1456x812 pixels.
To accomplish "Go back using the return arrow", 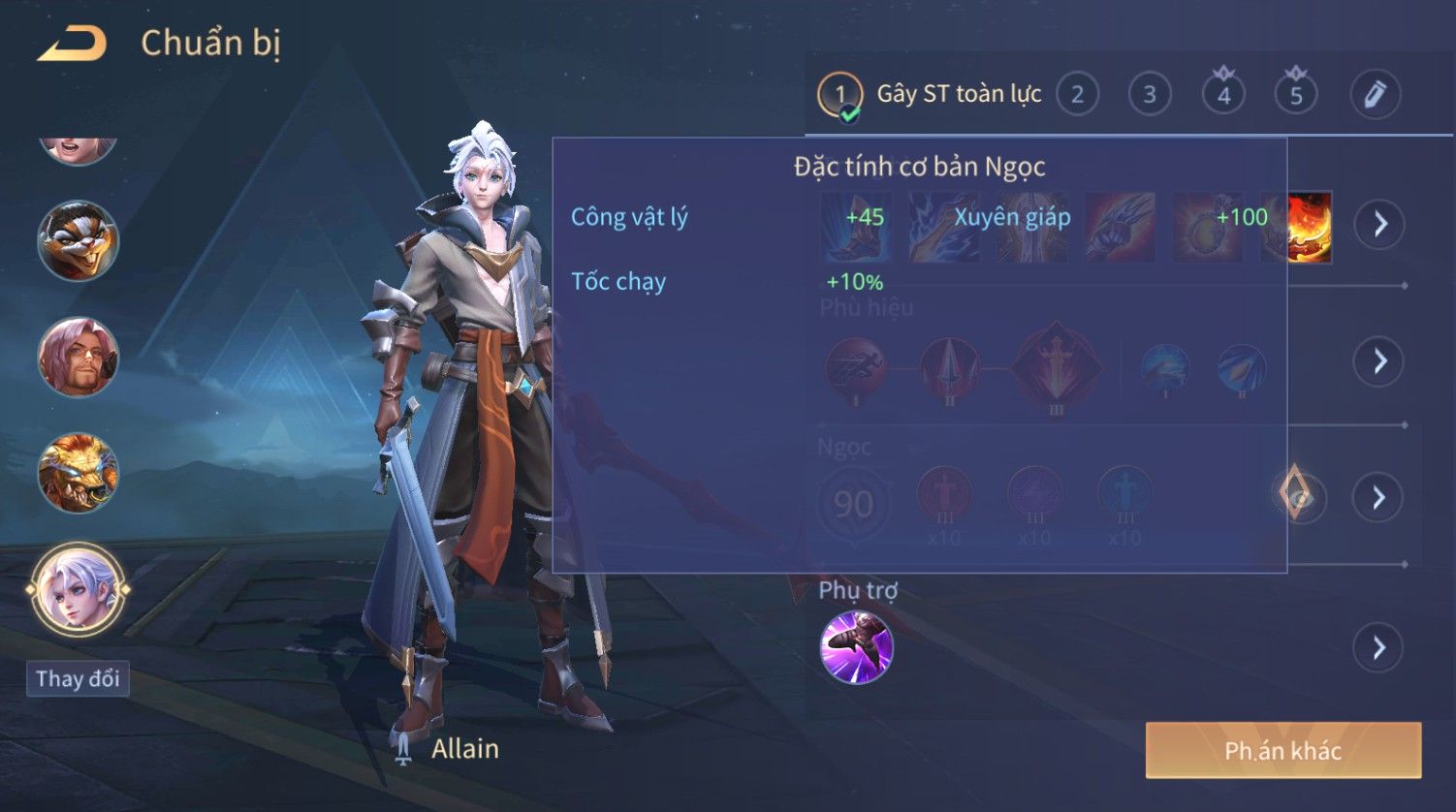I will click(71, 44).
